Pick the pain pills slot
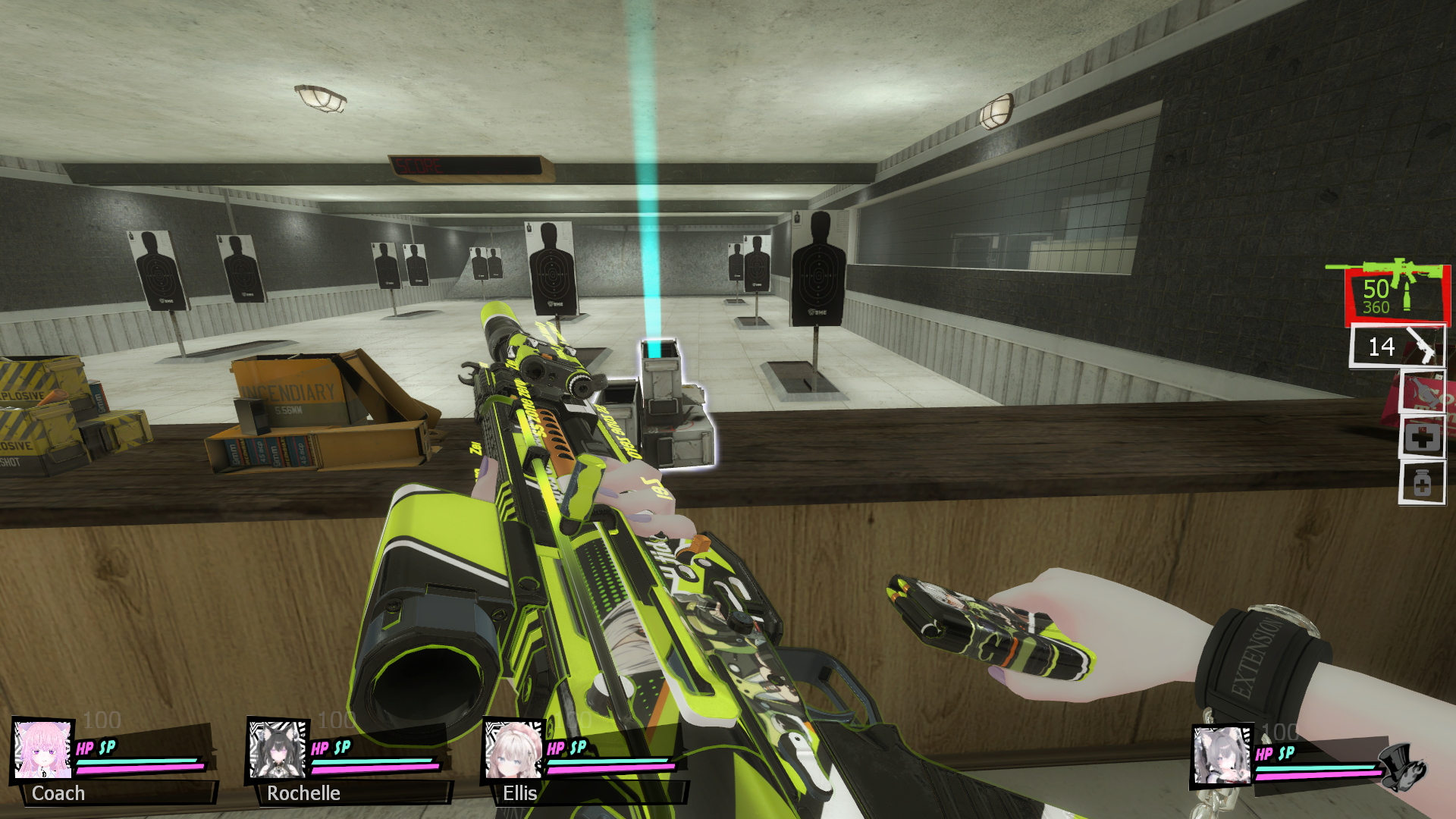The height and width of the screenshot is (819, 1456). click(1422, 483)
